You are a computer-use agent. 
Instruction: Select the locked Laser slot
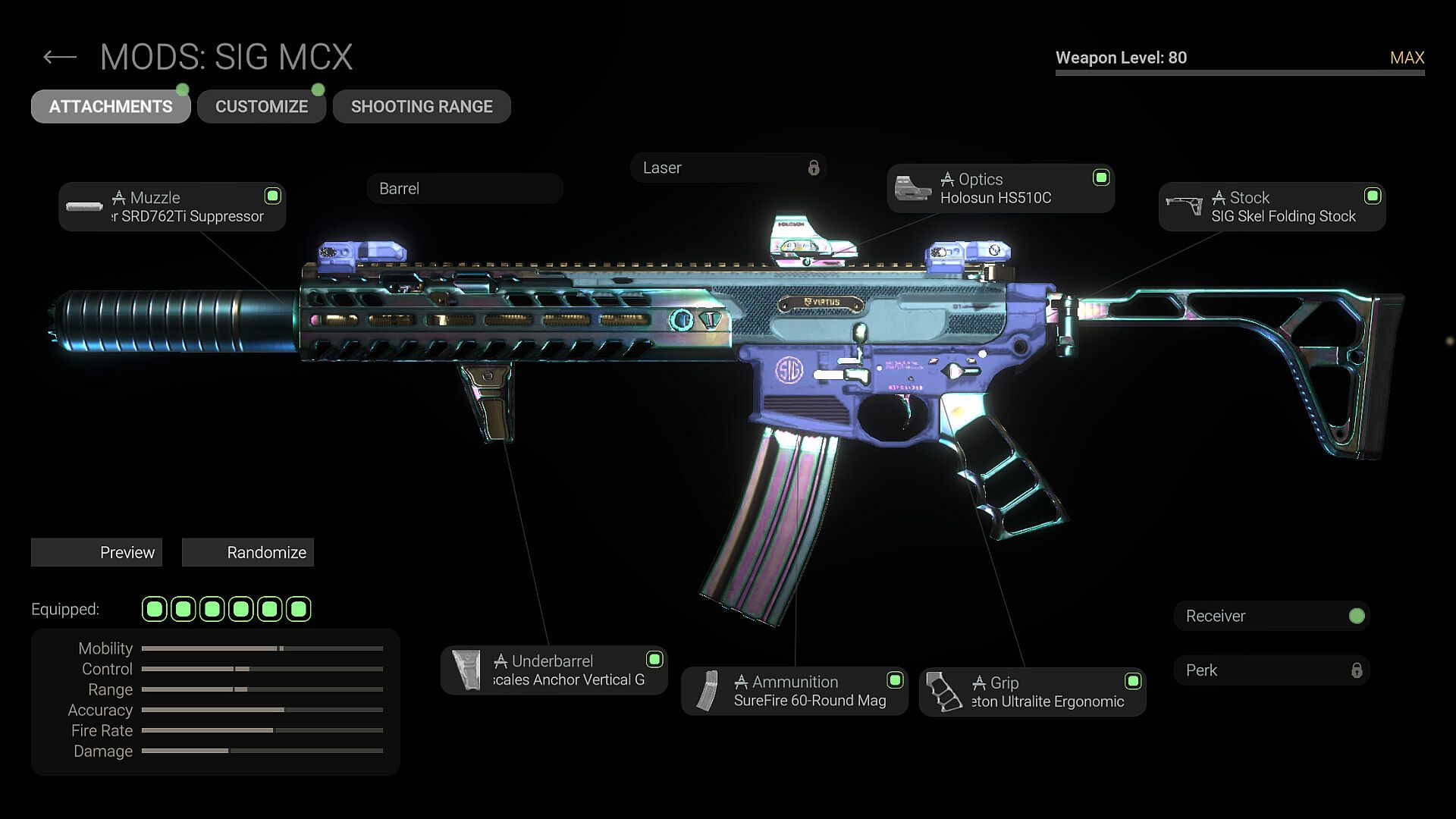[728, 168]
